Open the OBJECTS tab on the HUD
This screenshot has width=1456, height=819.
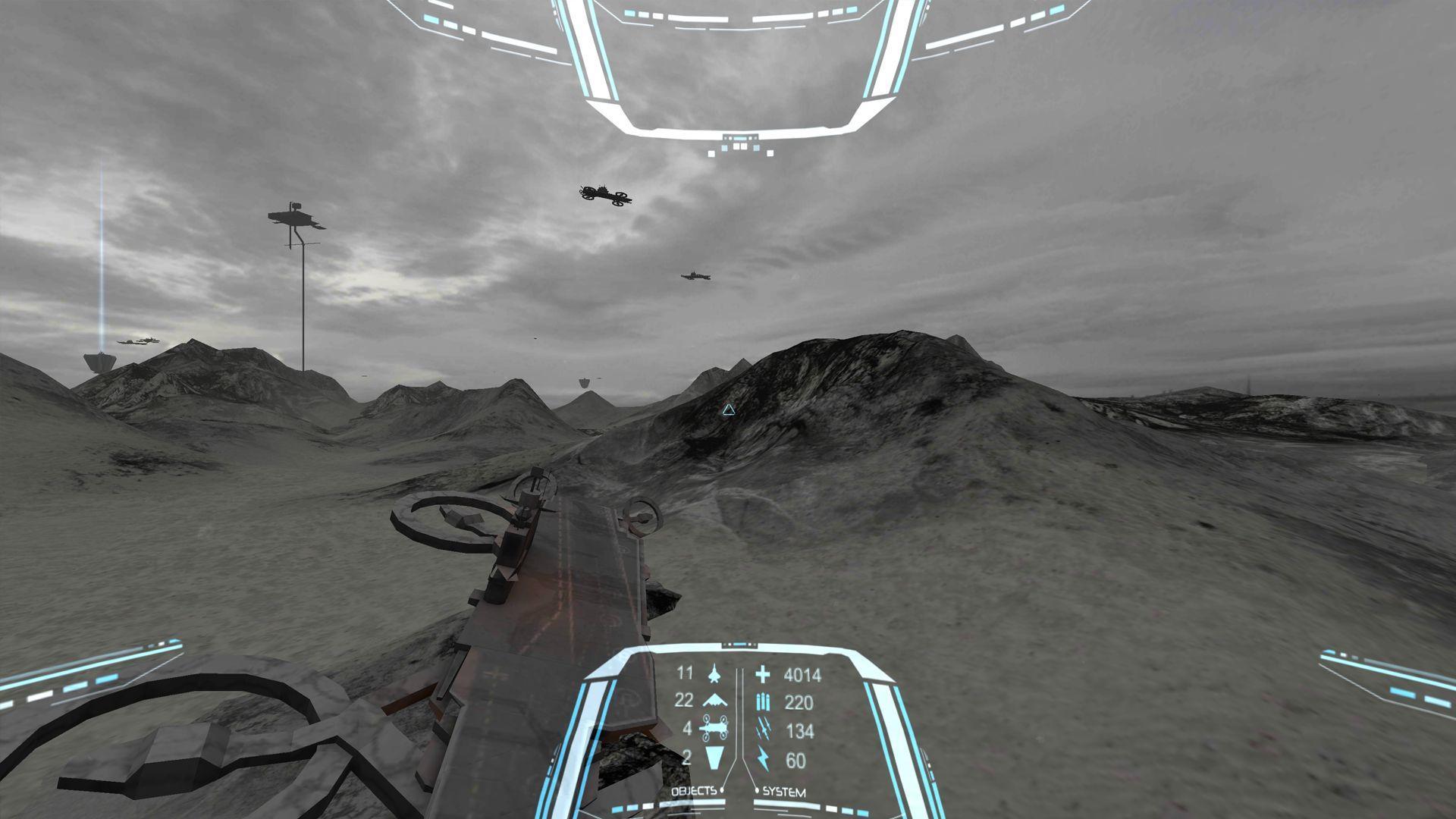coord(693,791)
